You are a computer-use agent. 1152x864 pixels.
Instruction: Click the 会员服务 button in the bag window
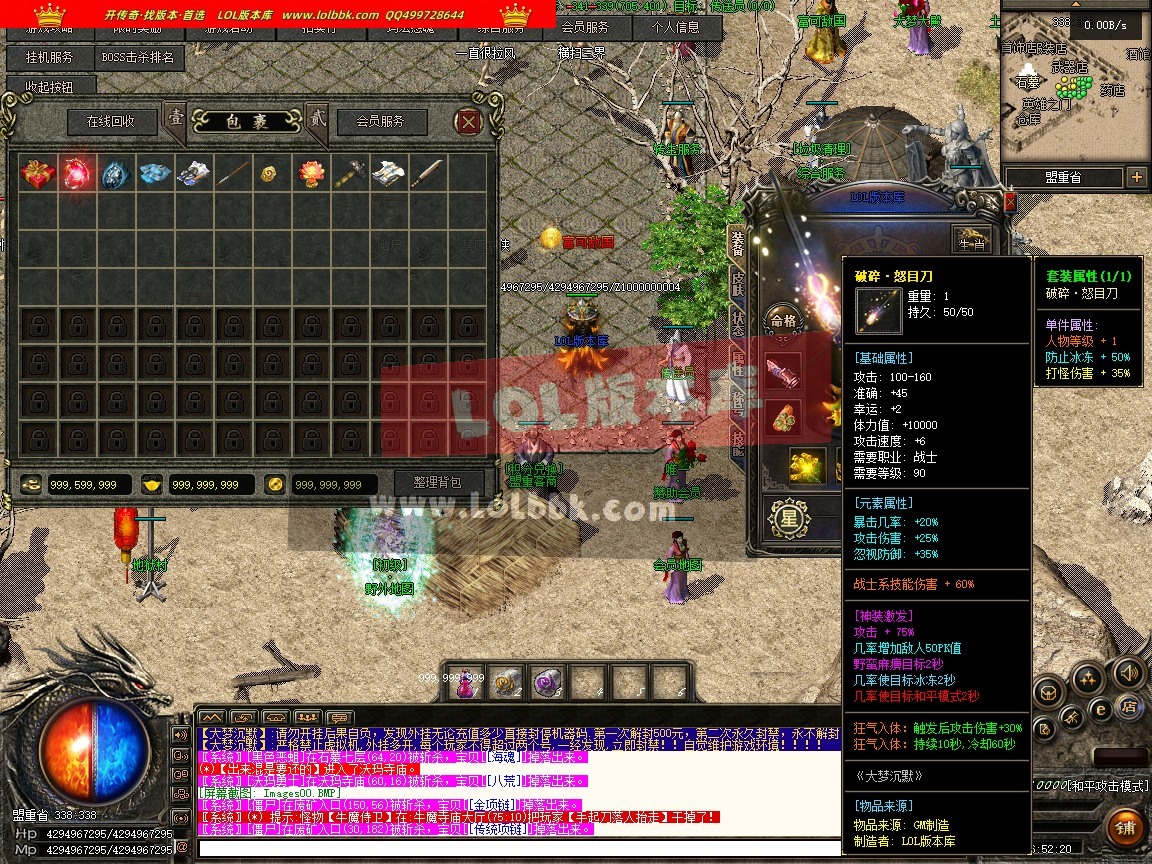(380, 122)
